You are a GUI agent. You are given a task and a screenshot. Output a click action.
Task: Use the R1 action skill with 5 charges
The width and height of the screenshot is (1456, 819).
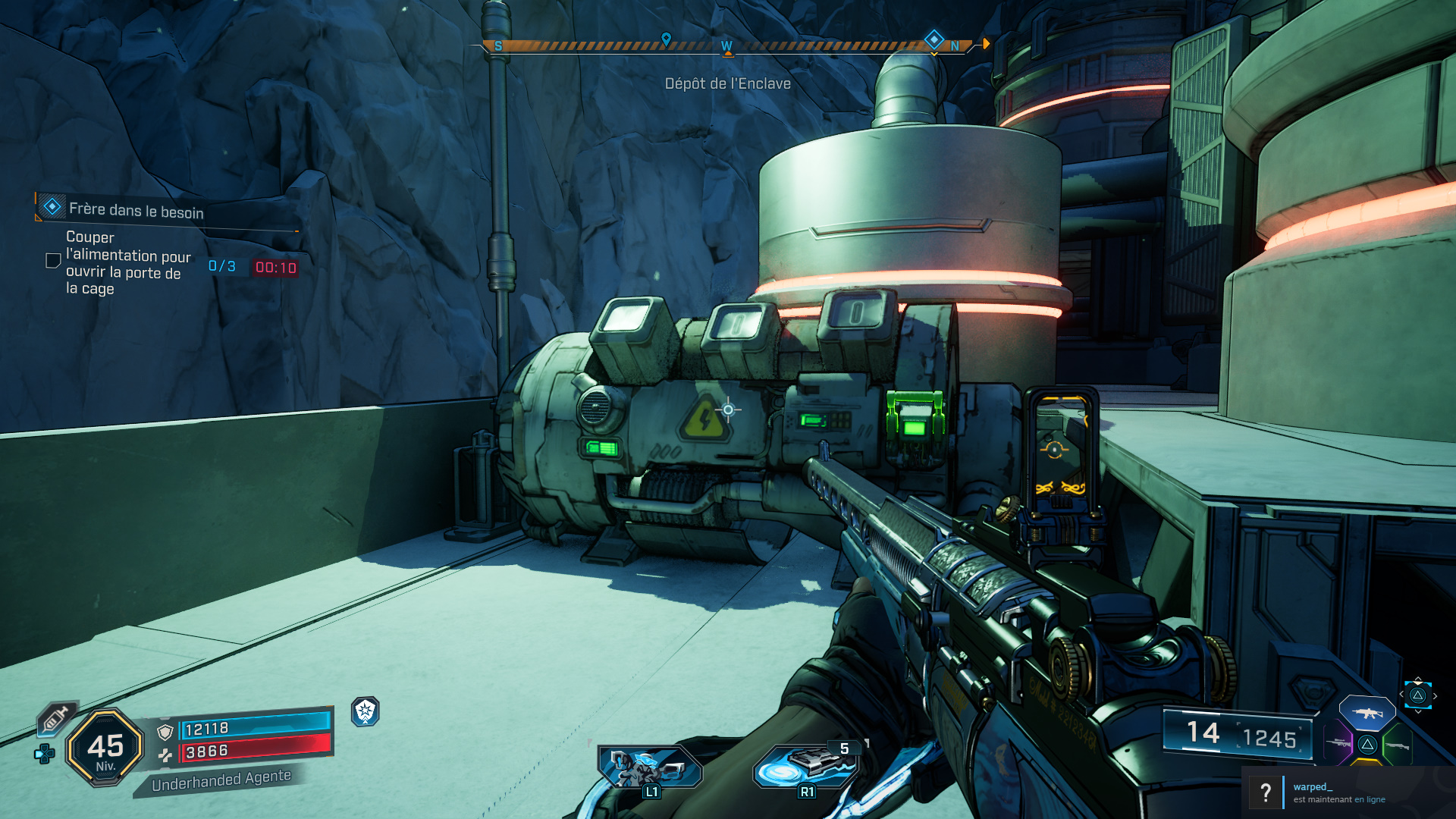tap(807, 764)
